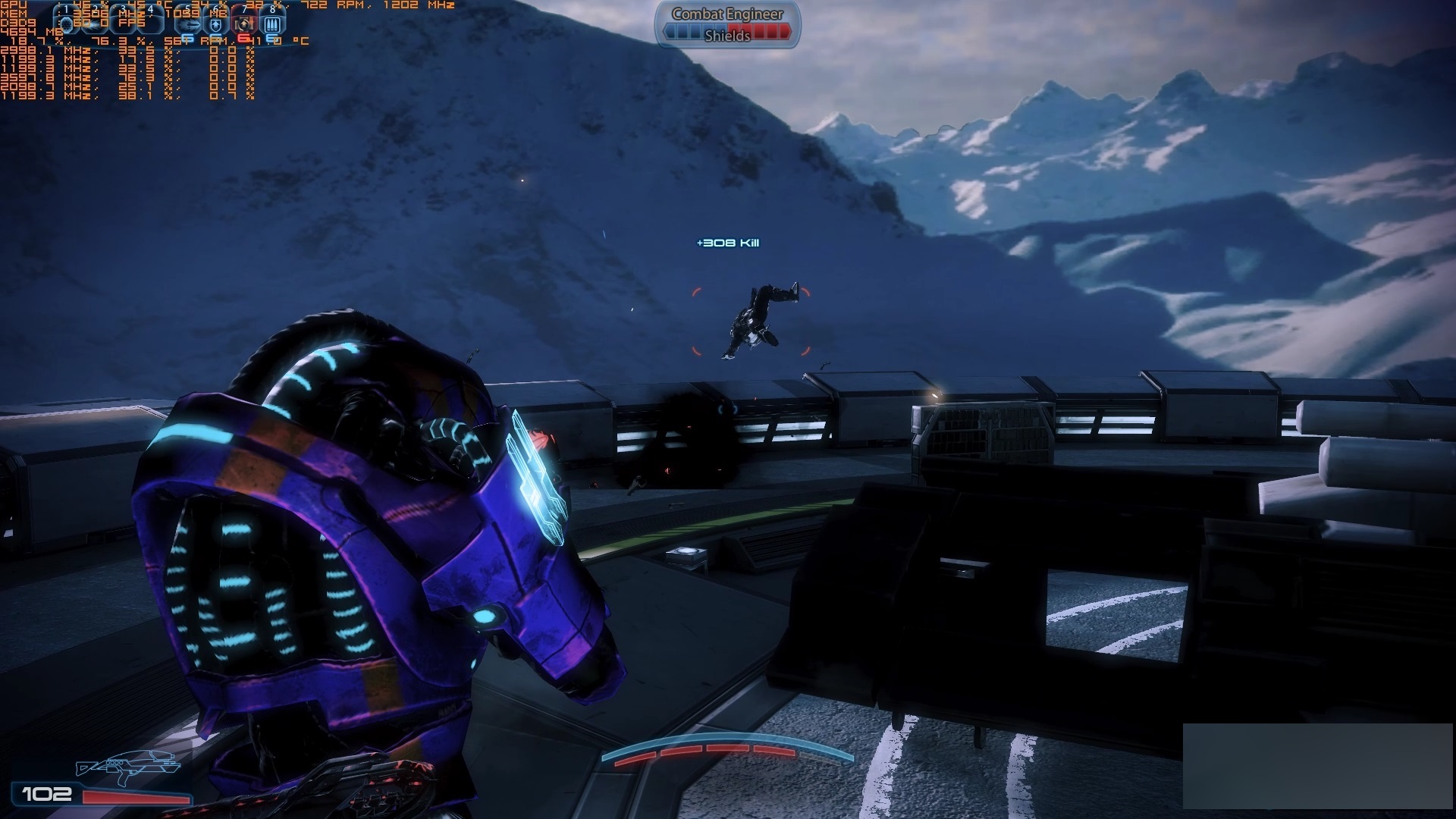Image resolution: width=1456 pixels, height=819 pixels.
Task: Use the red Medi-Gel revive consumable
Action: click(243, 24)
